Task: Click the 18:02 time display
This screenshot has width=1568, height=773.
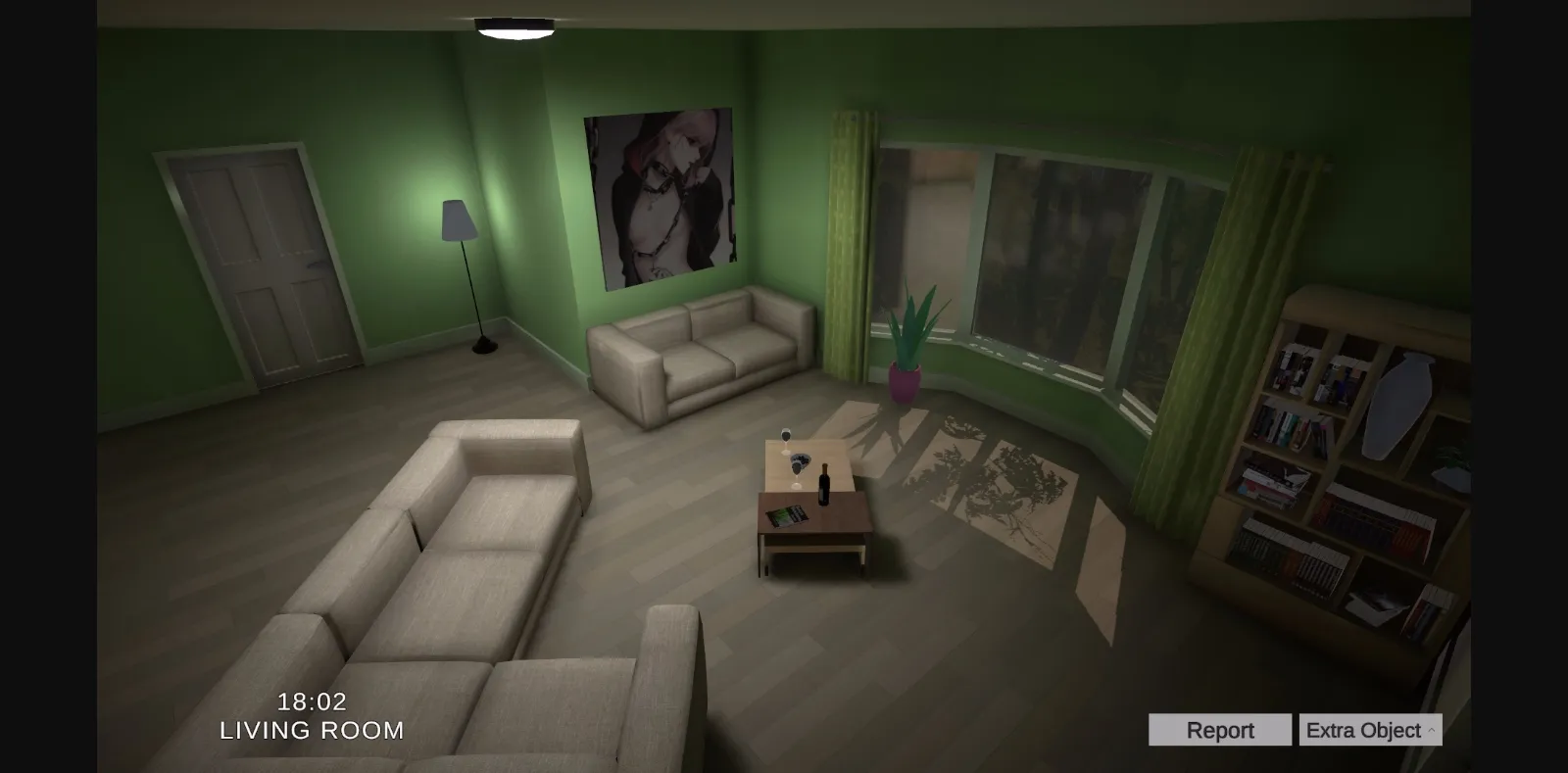Action: tap(311, 701)
